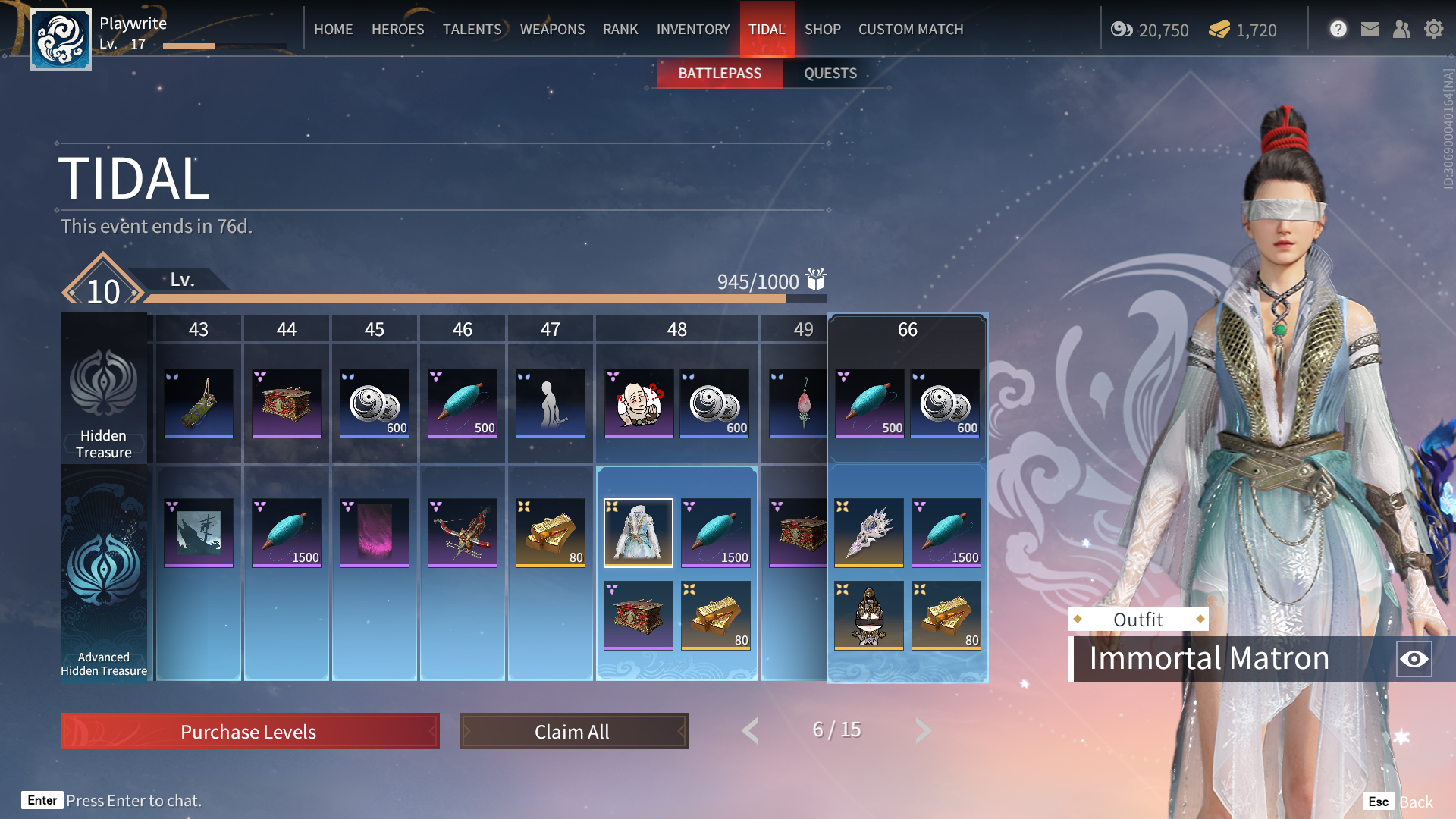Click the Purchase Levels button

point(249,731)
